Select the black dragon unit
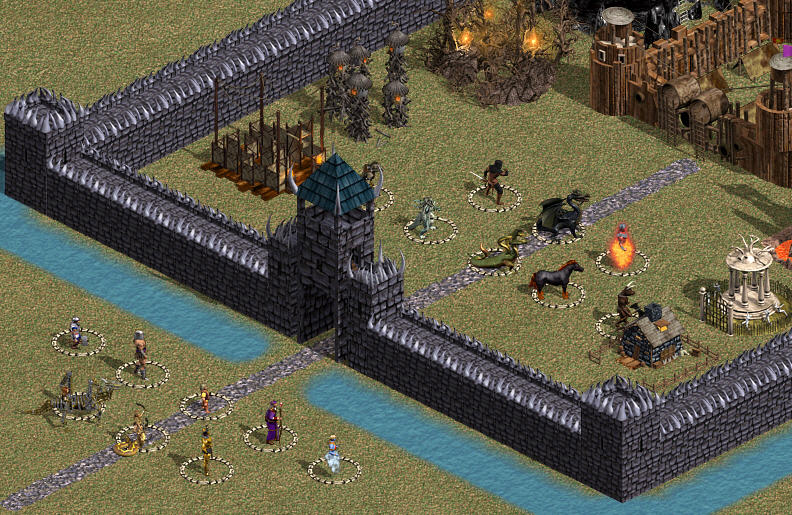The height and width of the screenshot is (515, 792). (561, 216)
